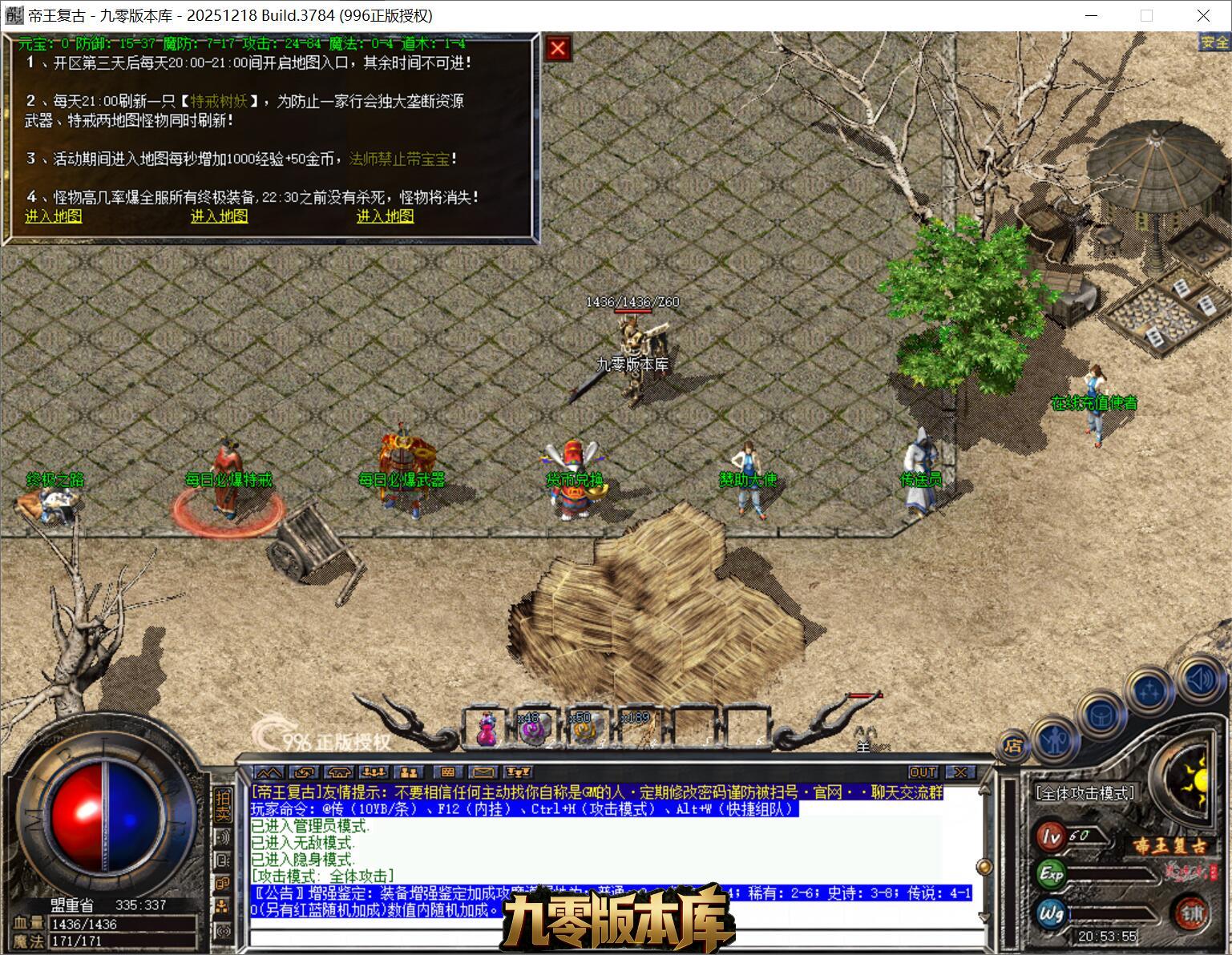This screenshot has width=1232, height=955.
Task: Minimize the game window
Action: click(1092, 16)
